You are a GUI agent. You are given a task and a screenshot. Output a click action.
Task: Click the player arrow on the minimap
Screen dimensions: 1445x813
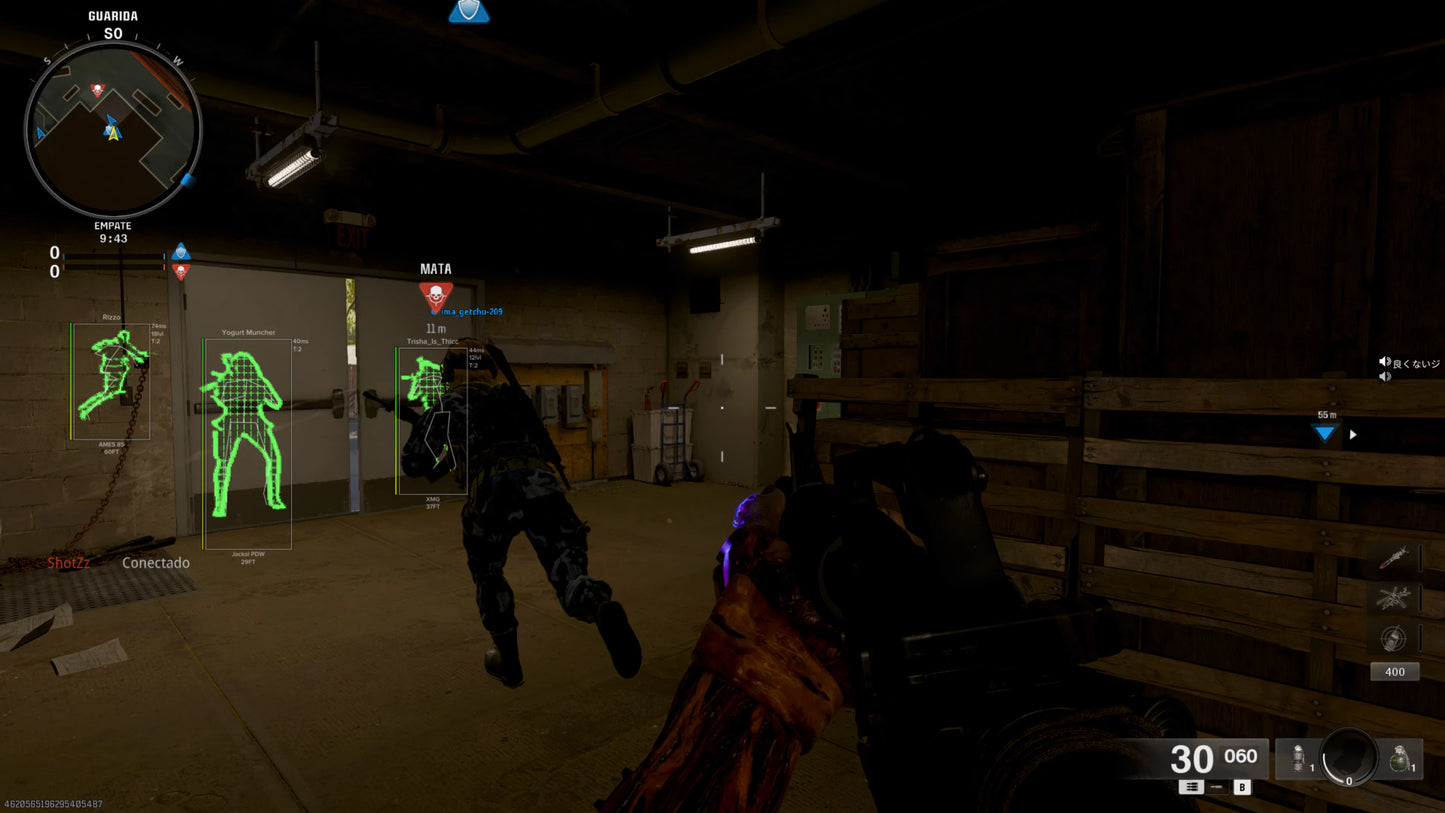[x=112, y=132]
